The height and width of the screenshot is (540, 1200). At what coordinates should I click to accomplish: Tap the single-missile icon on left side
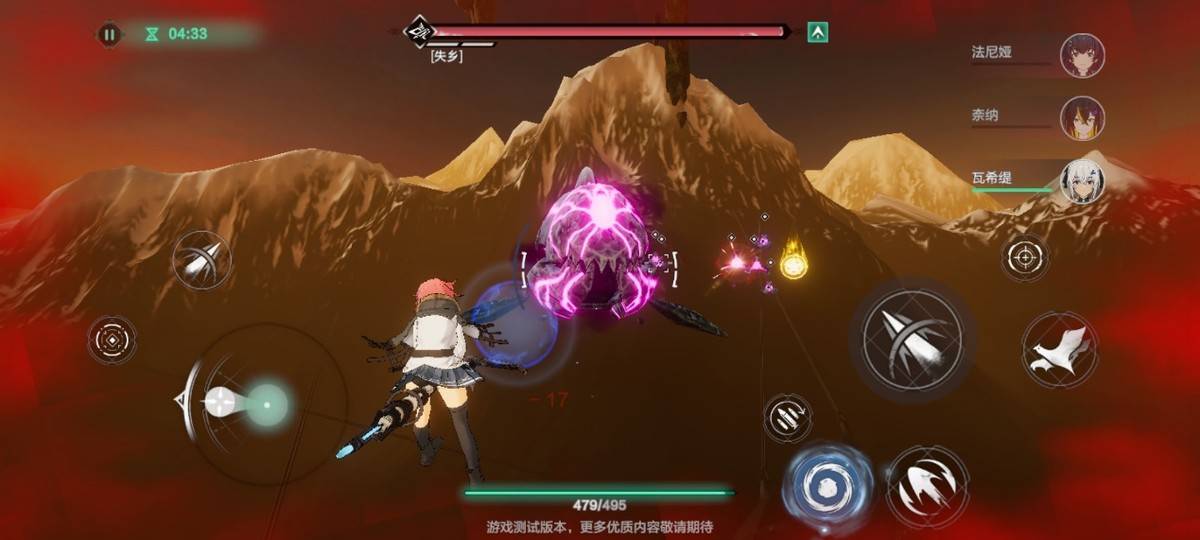tap(201, 261)
